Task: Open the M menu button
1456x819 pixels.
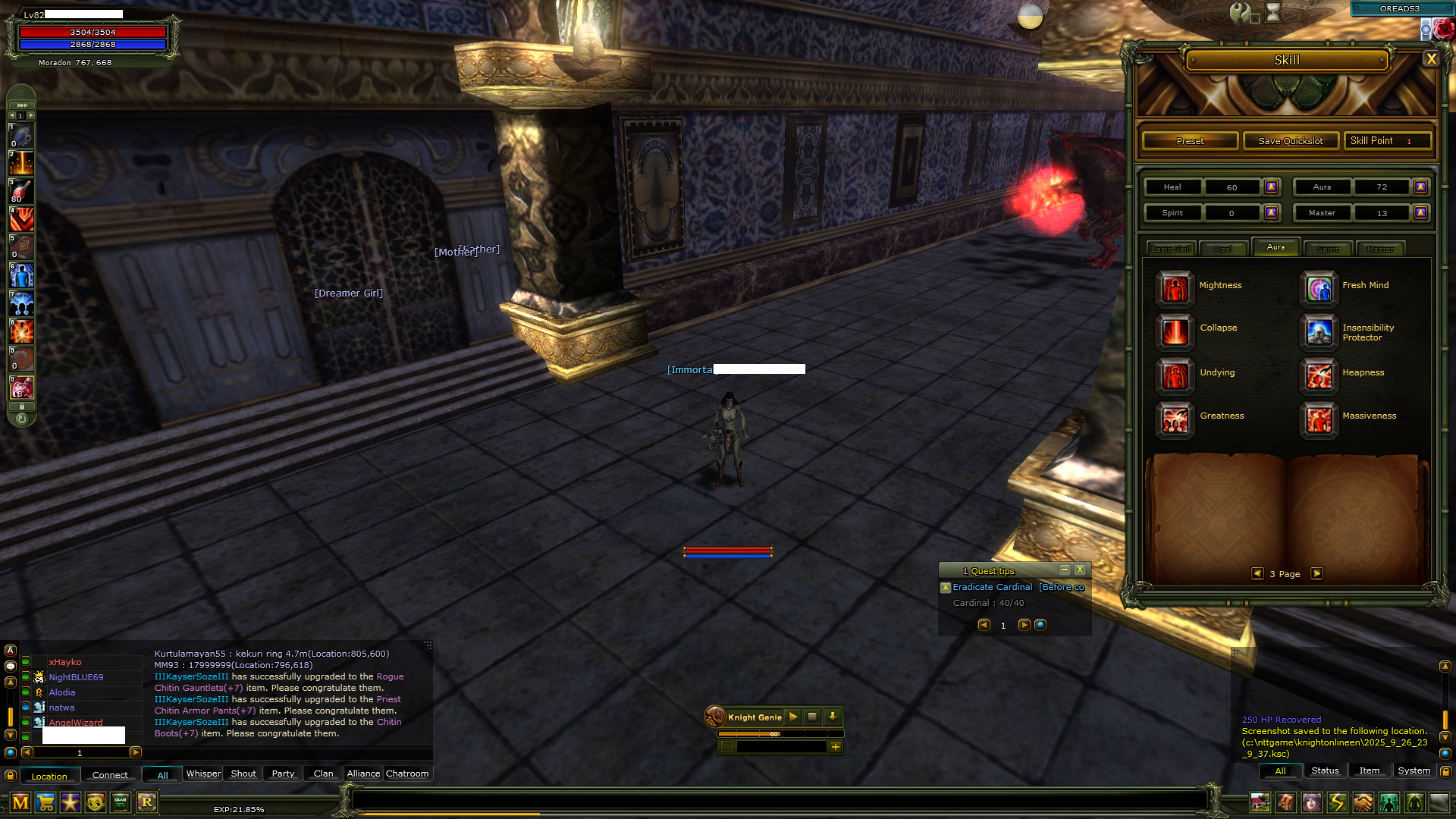Action: pyautogui.click(x=20, y=802)
